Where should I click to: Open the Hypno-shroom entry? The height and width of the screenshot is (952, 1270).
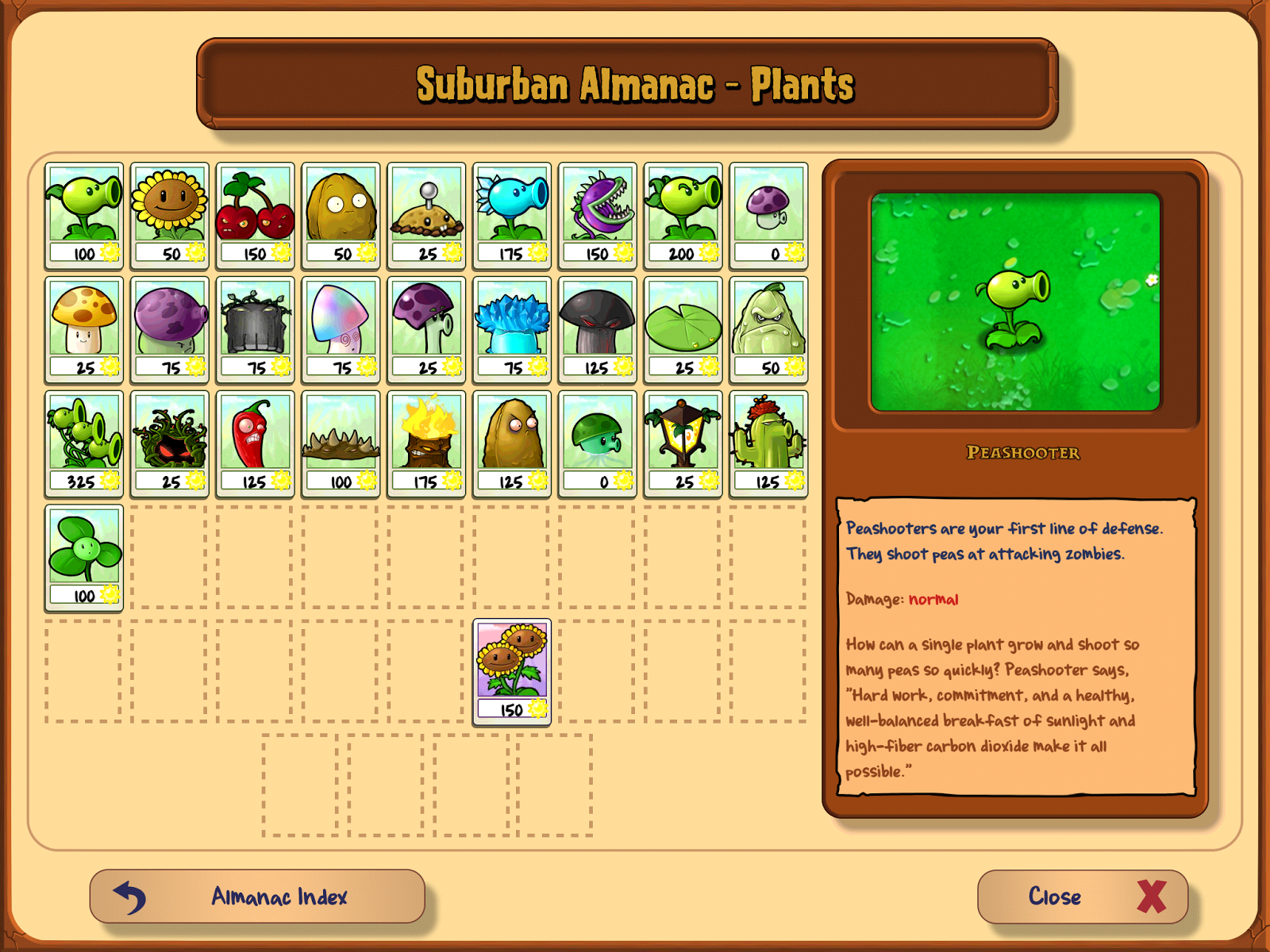341,328
